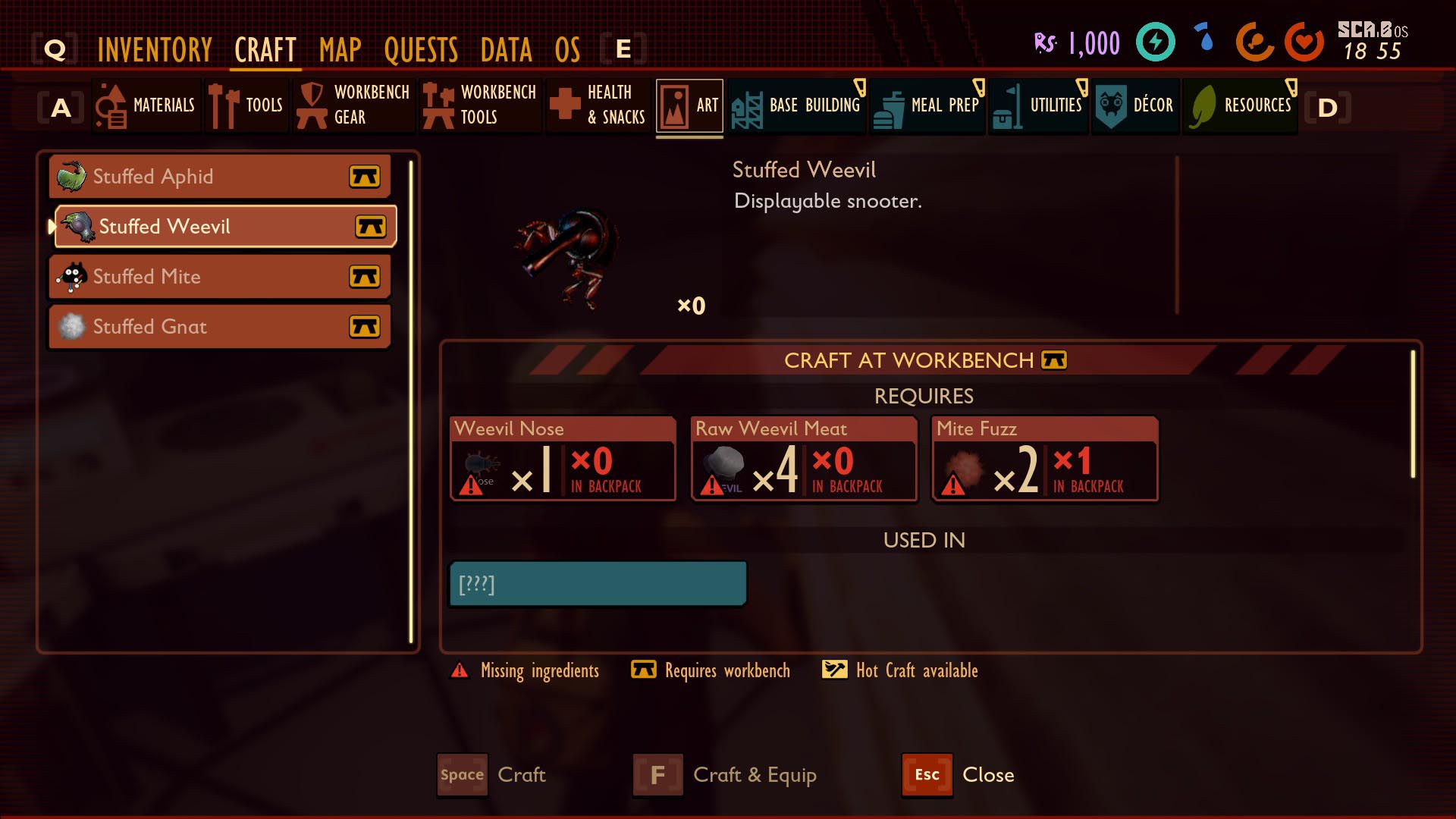This screenshot has height=819, width=1456.
Task: Go to the Data tab
Action: 506,50
